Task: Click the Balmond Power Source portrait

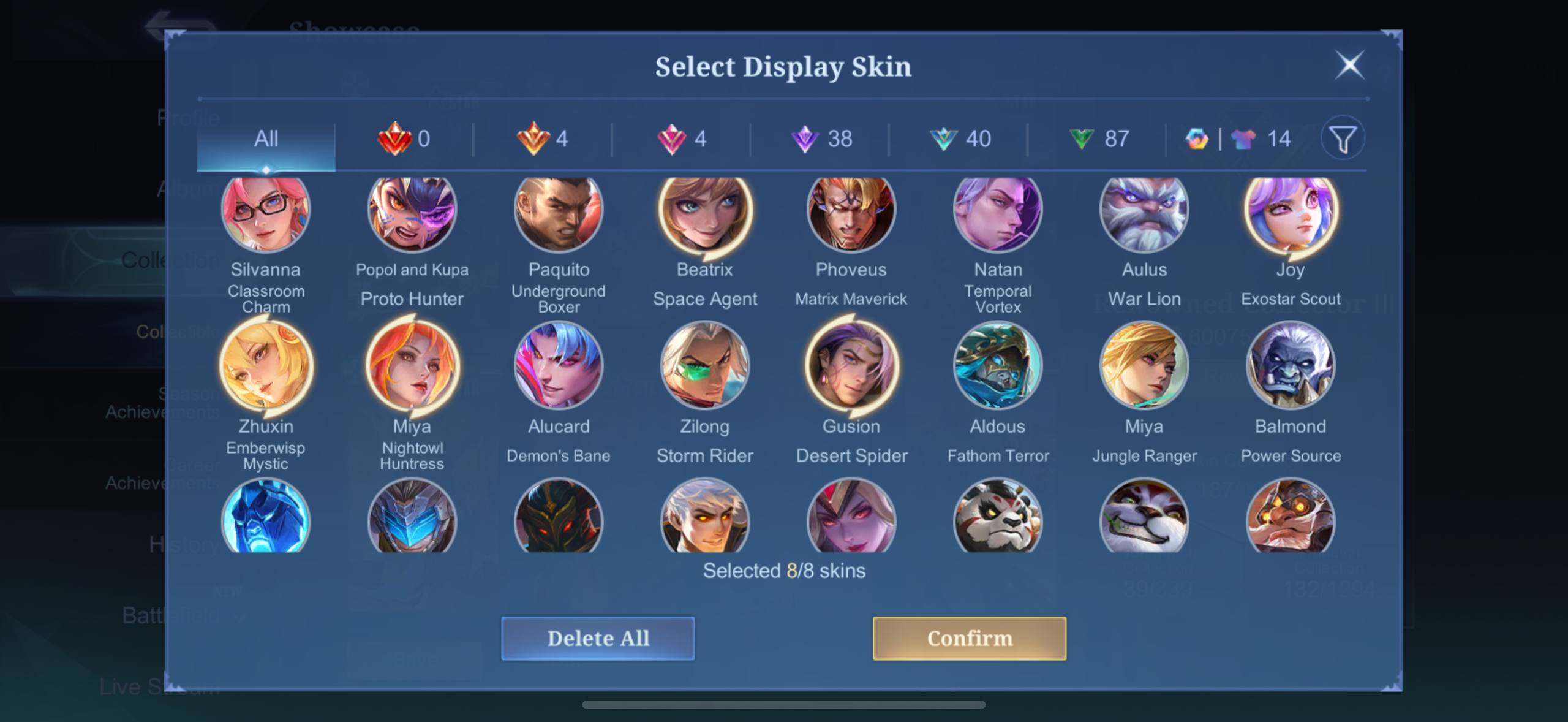Action: [x=1290, y=365]
